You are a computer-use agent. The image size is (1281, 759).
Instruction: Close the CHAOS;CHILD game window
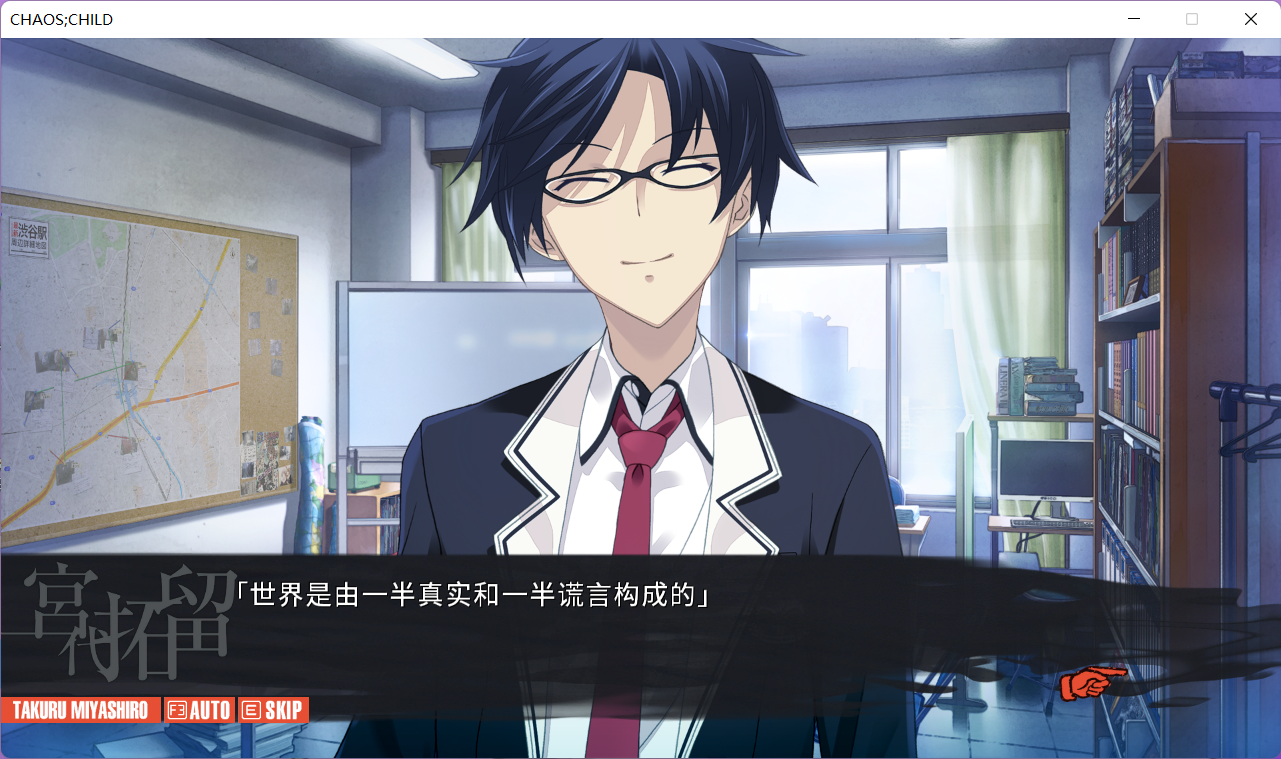[x=1250, y=19]
